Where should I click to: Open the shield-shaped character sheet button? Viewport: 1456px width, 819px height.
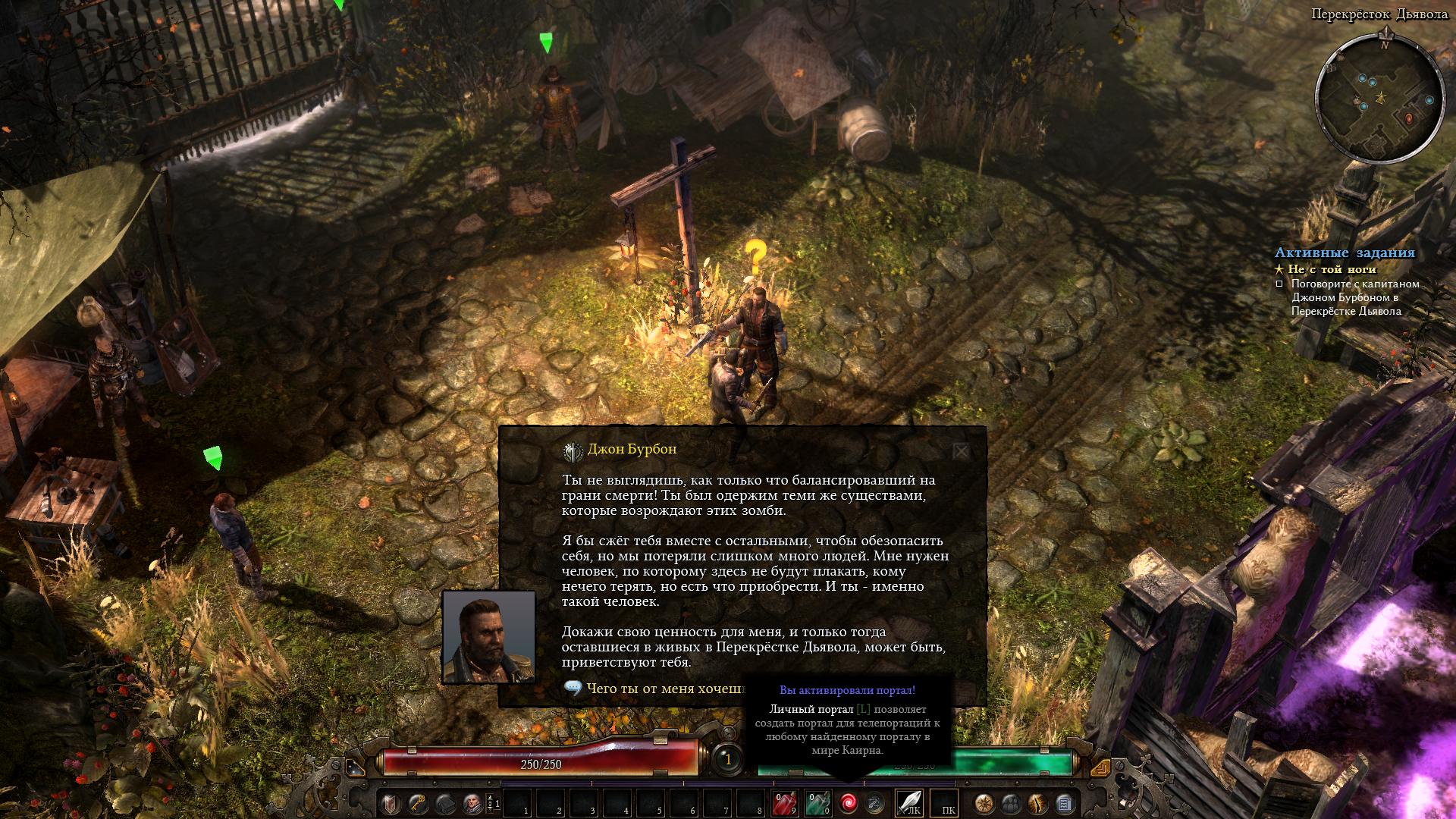pyautogui.click(x=389, y=803)
